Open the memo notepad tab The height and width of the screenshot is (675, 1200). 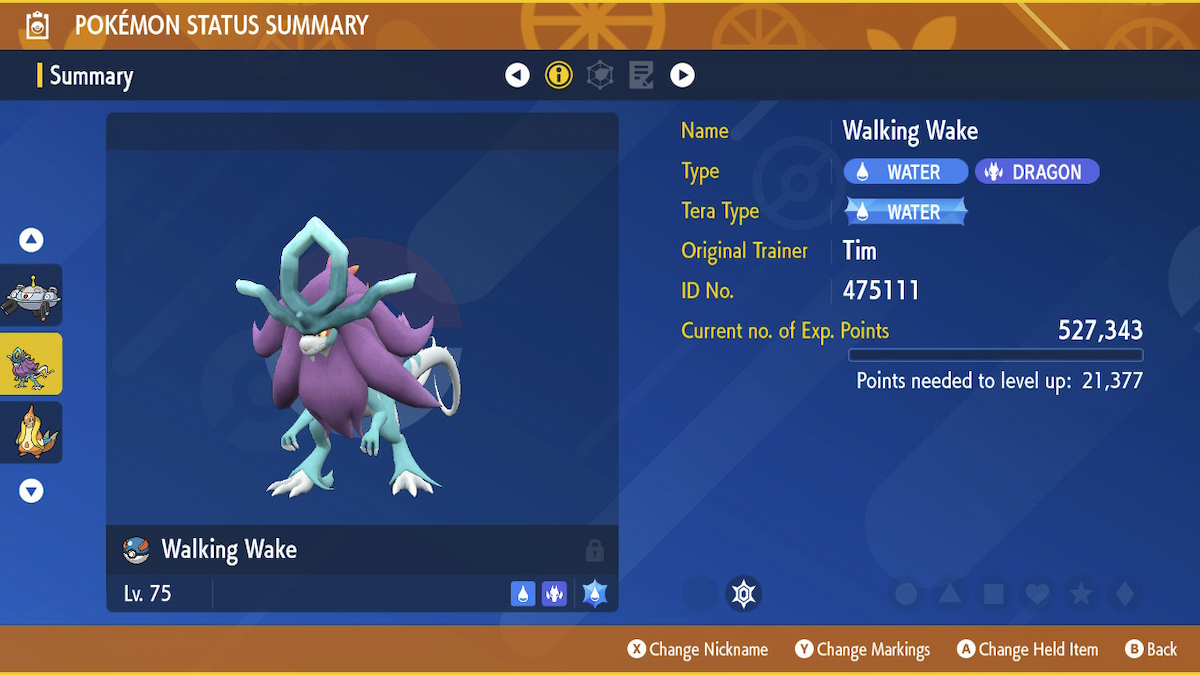pyautogui.click(x=641, y=75)
